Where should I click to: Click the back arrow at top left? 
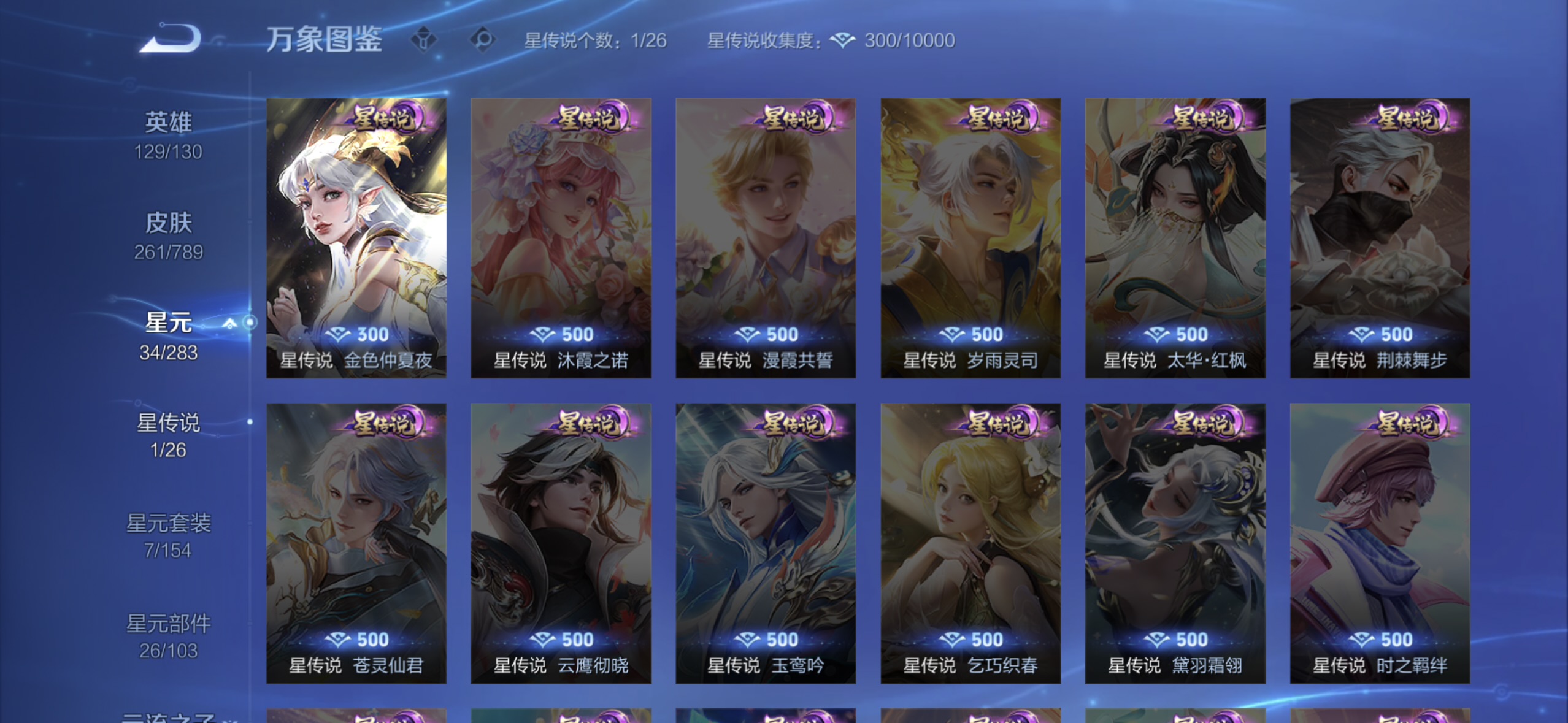pyautogui.click(x=170, y=37)
